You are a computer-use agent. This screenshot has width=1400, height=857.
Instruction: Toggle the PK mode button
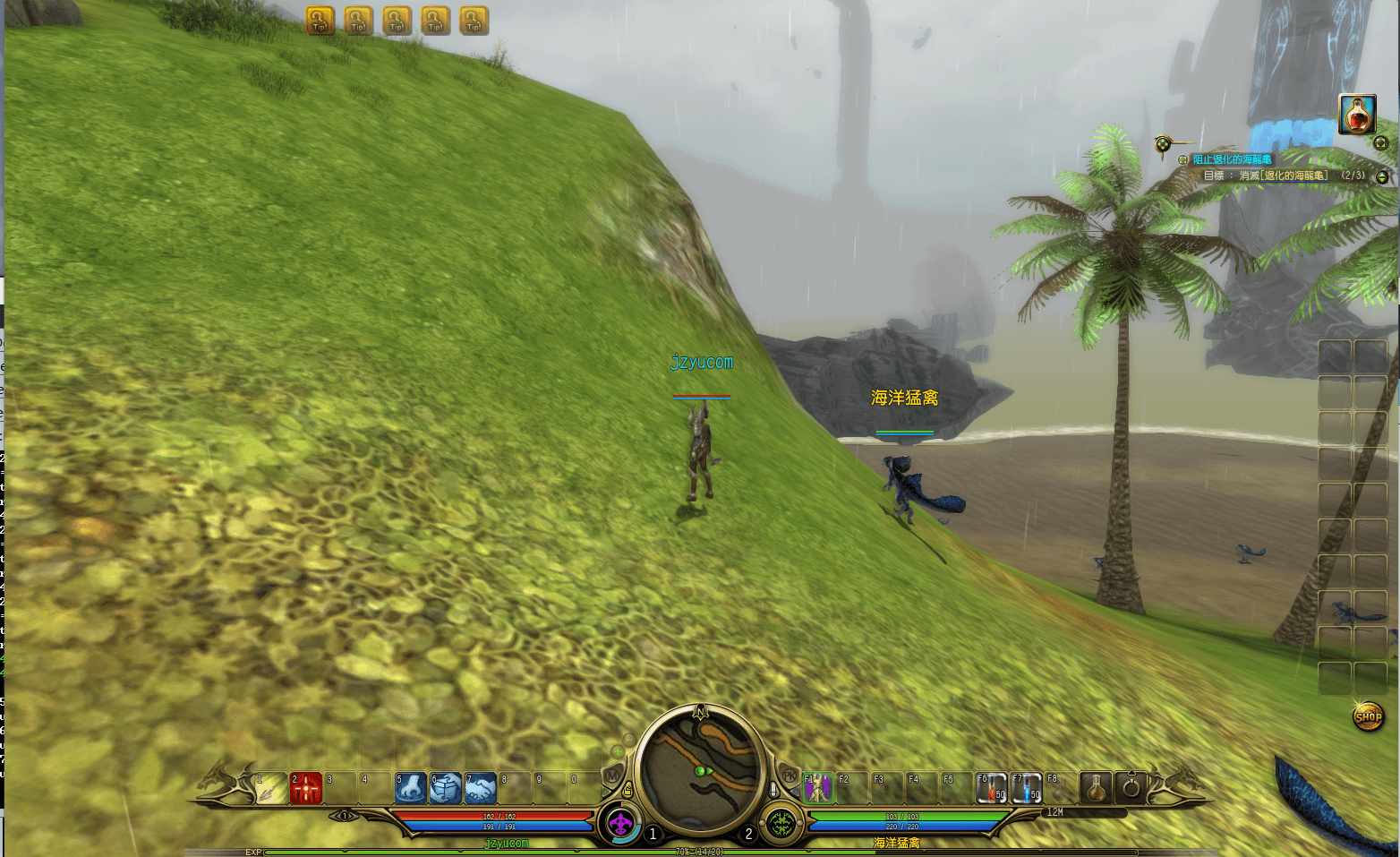pos(790,776)
